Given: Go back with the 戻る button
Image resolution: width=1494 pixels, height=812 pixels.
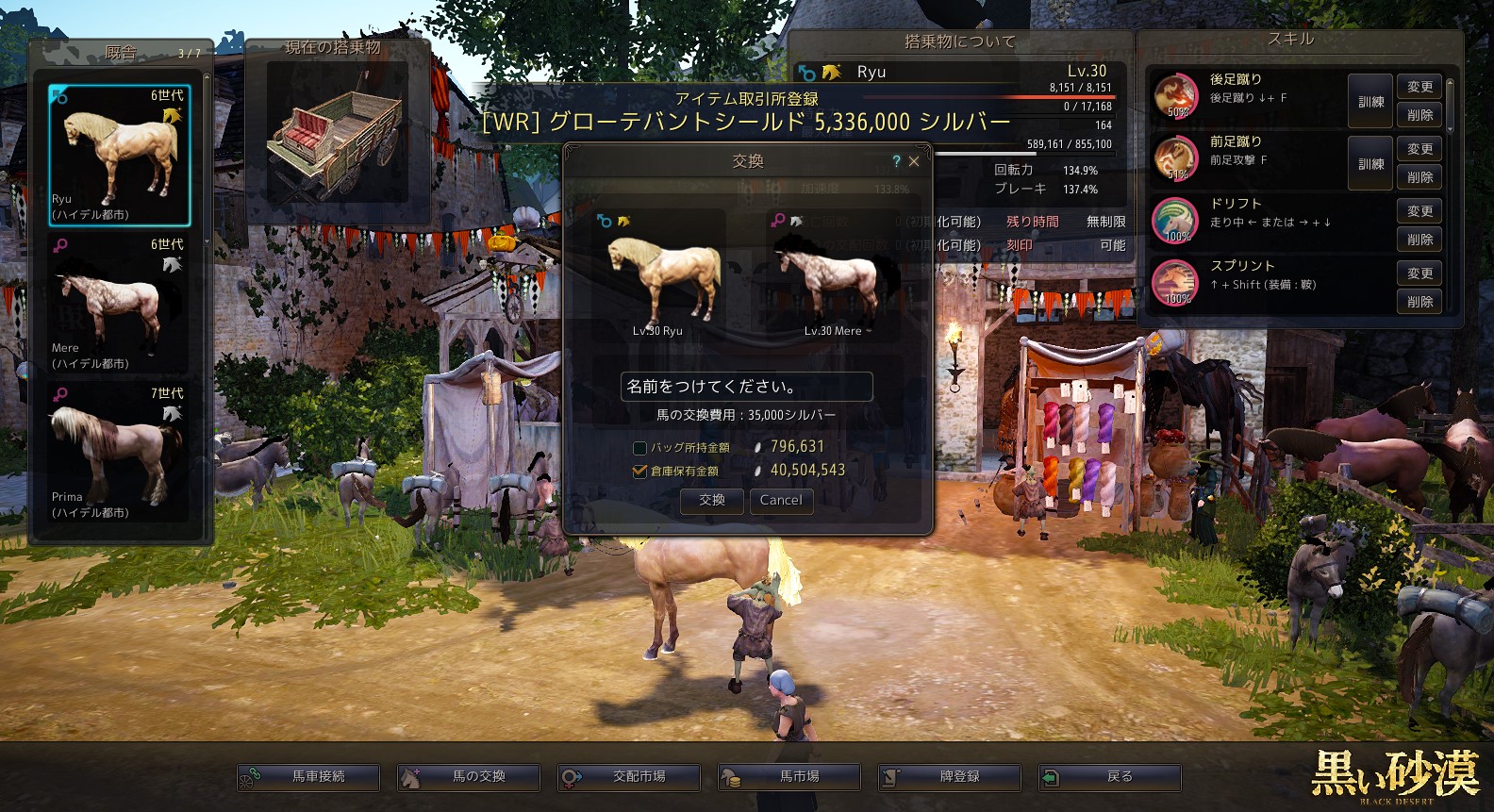Looking at the screenshot, I should (x=1110, y=777).
